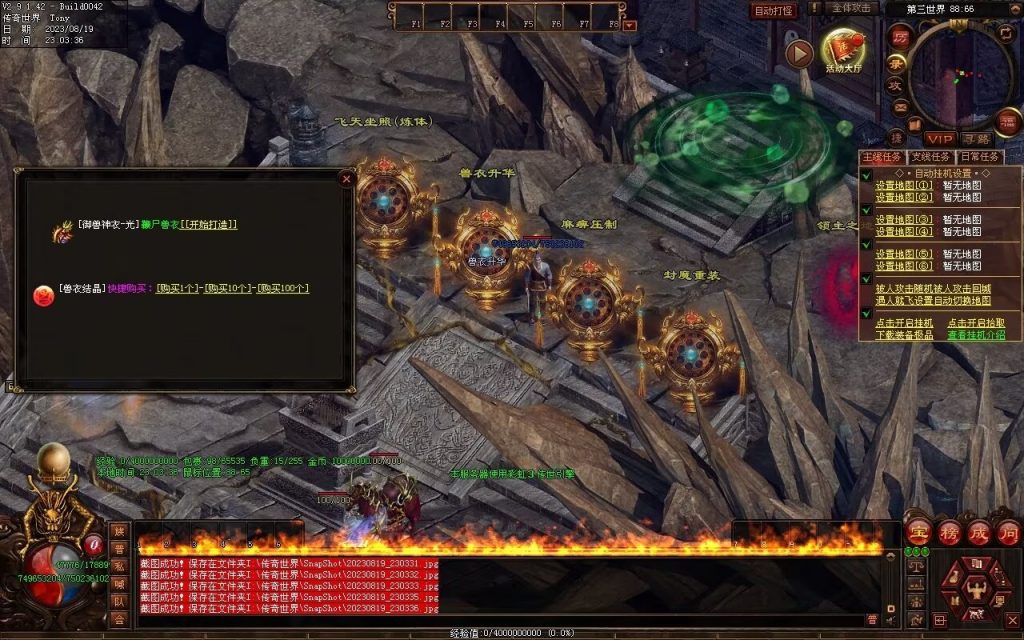
Task: Close the beast armor crafting dialog
Action: coord(347,180)
